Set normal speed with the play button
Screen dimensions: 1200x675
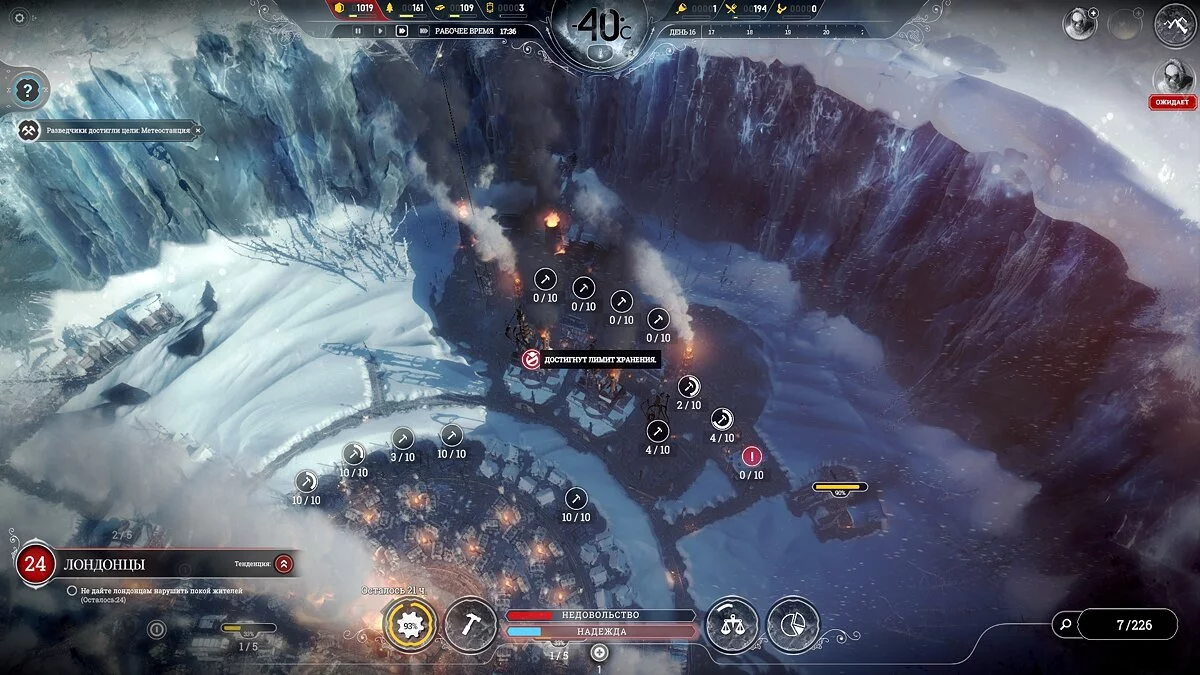[379, 31]
